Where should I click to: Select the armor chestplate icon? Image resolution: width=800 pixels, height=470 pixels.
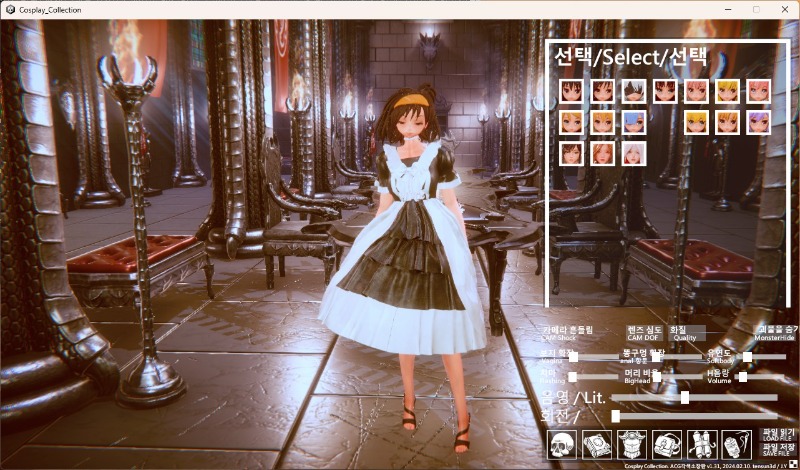pos(632,445)
